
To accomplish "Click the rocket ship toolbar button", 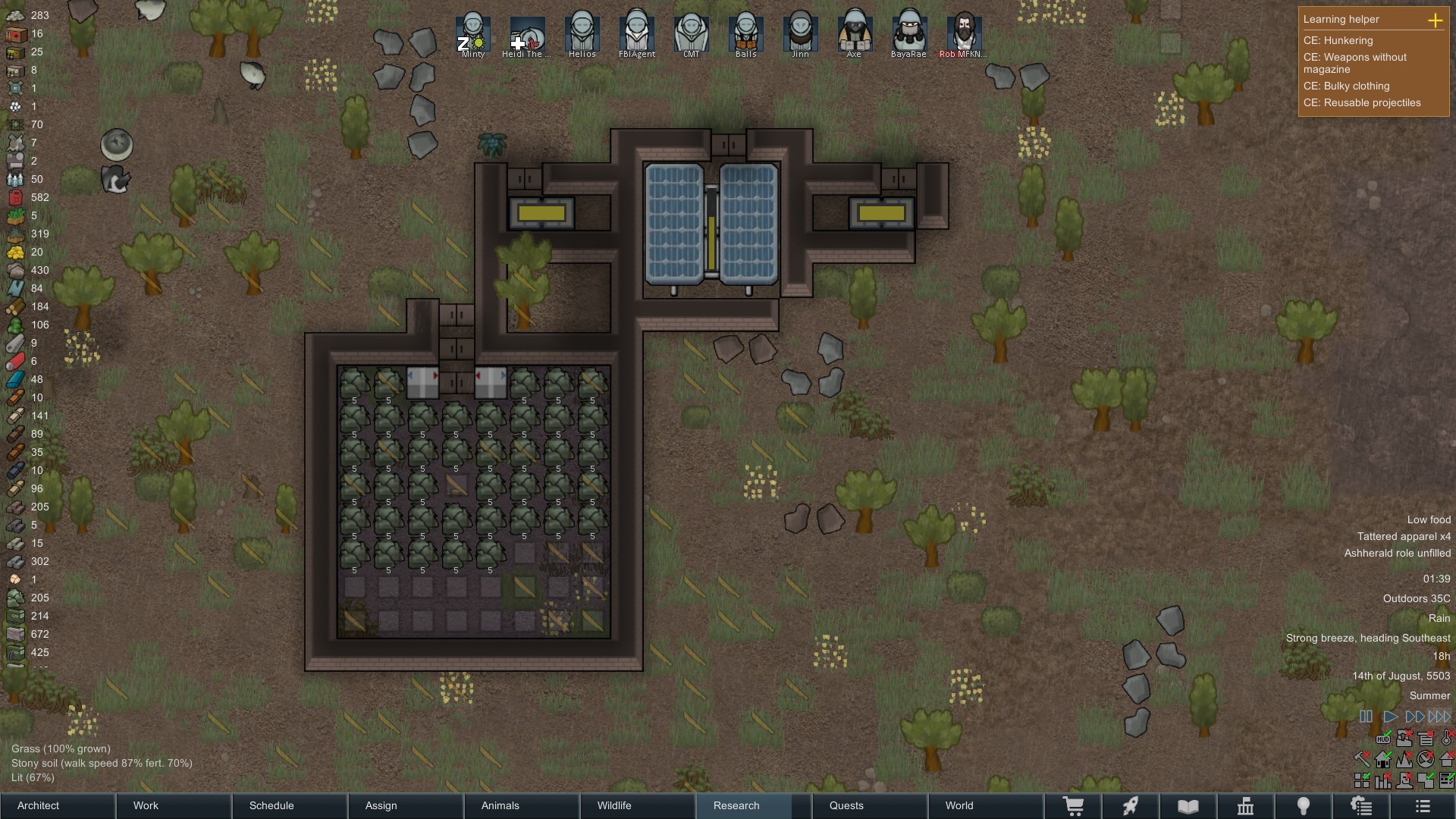I will [1131, 806].
